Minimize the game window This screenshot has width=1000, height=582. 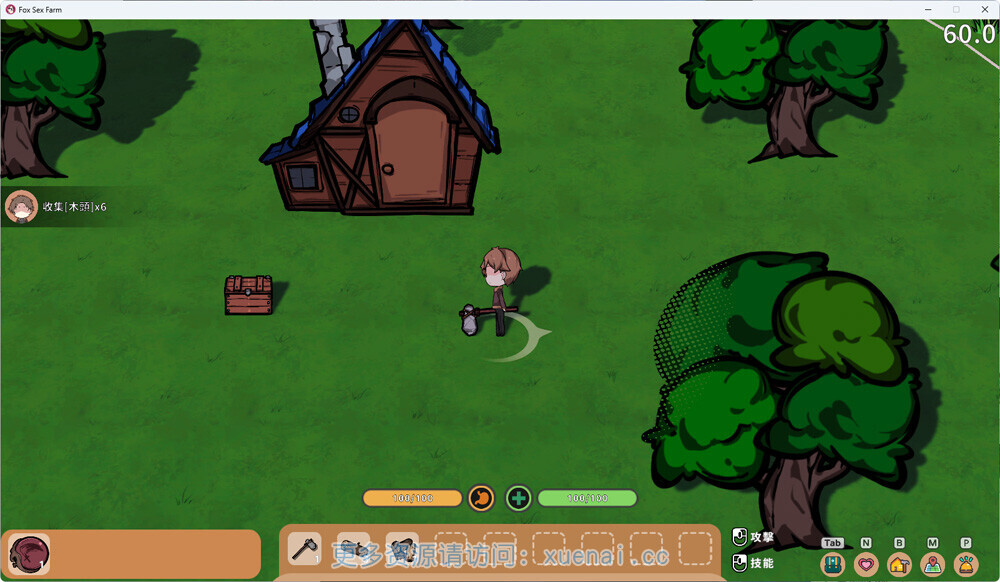[928, 9]
